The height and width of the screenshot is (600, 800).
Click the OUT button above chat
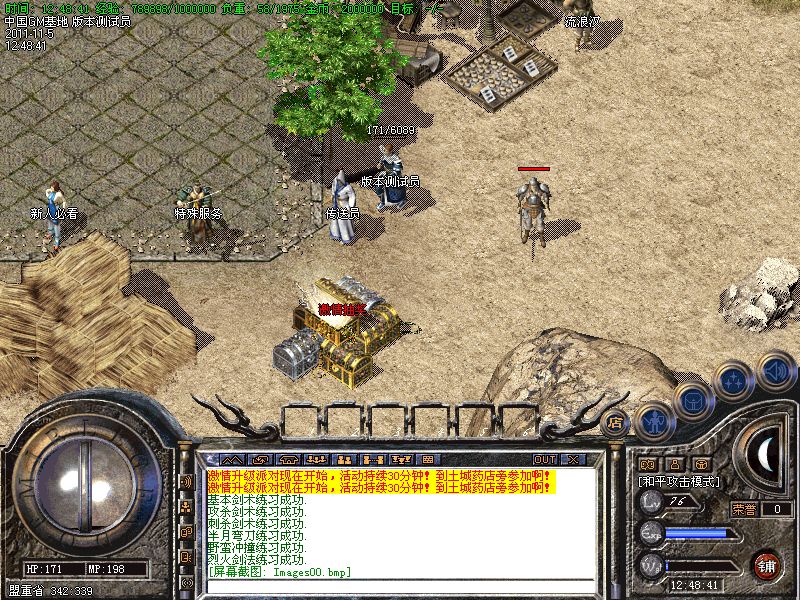[x=545, y=459]
